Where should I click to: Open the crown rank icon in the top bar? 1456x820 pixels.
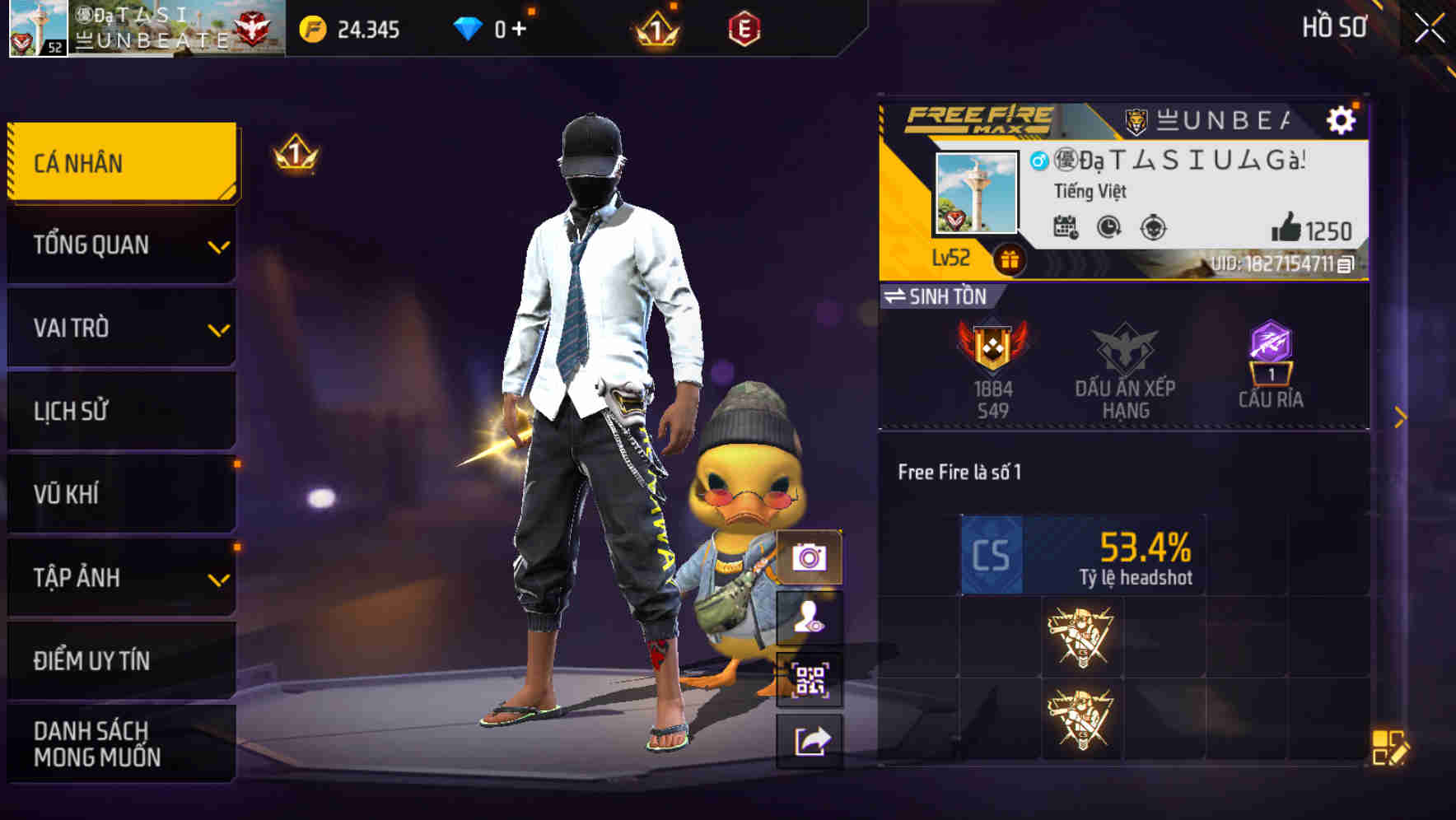[x=651, y=29]
